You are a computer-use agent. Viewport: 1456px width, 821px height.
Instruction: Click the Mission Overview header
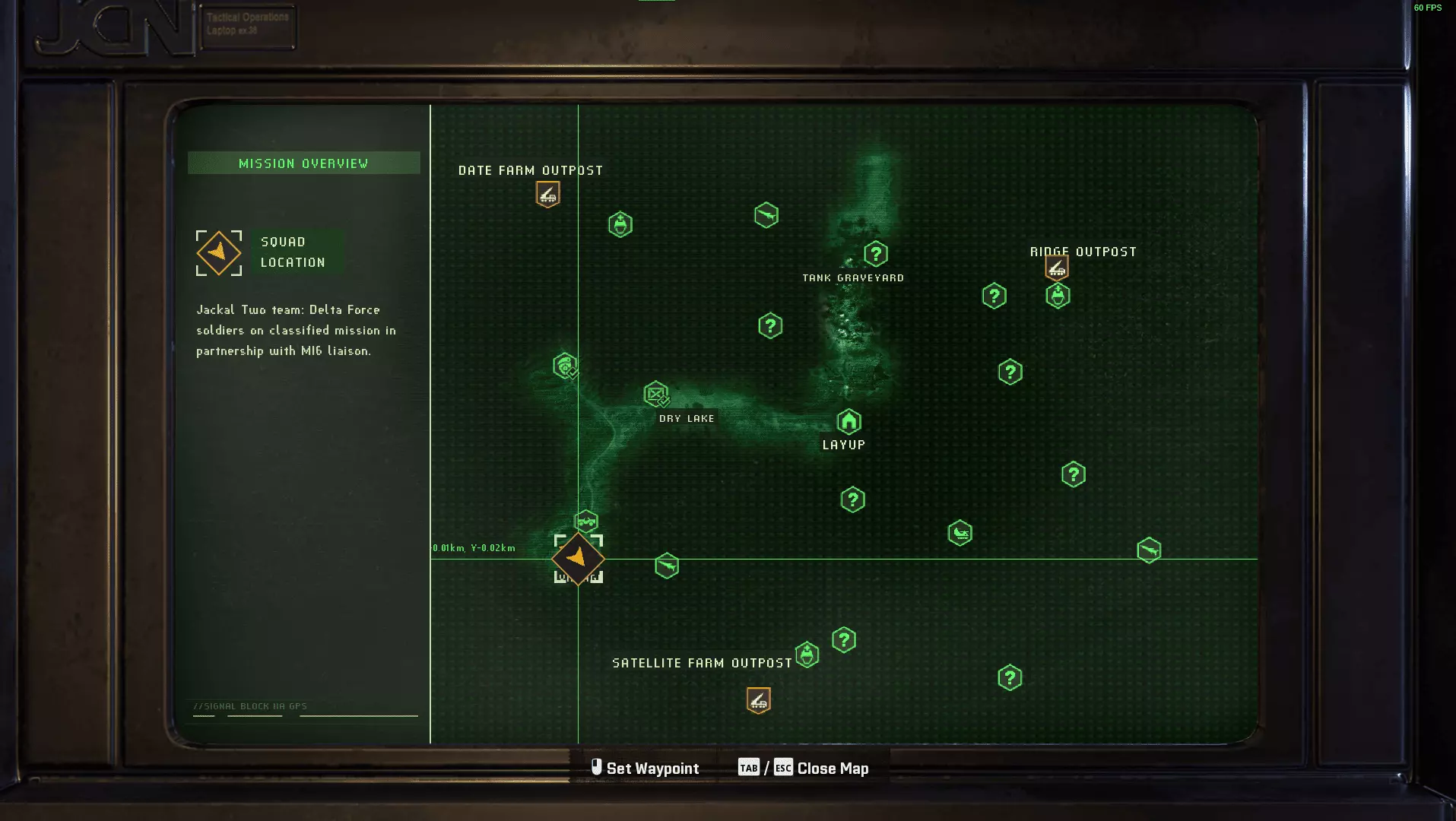(303, 163)
